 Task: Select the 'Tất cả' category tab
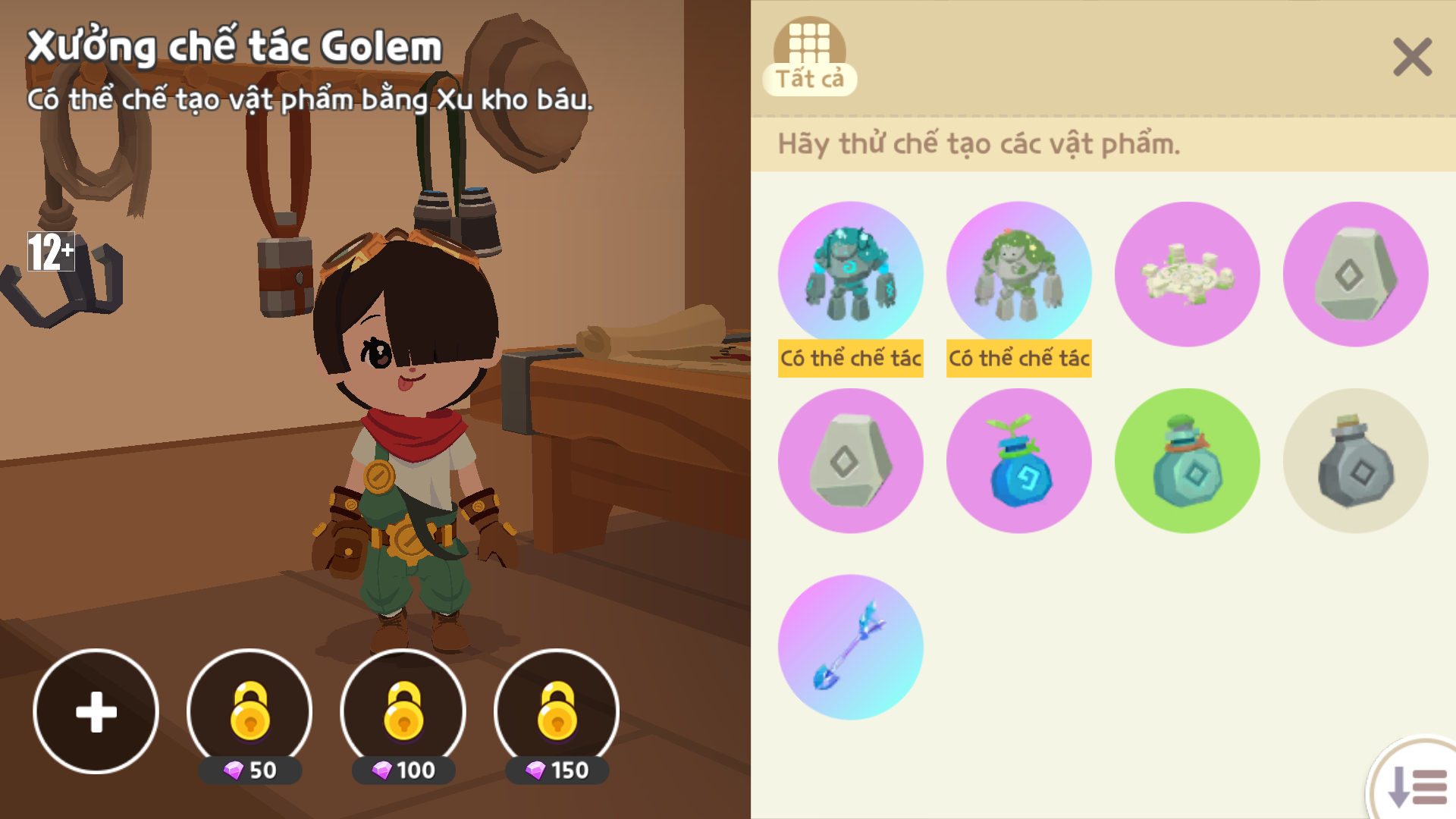(809, 57)
